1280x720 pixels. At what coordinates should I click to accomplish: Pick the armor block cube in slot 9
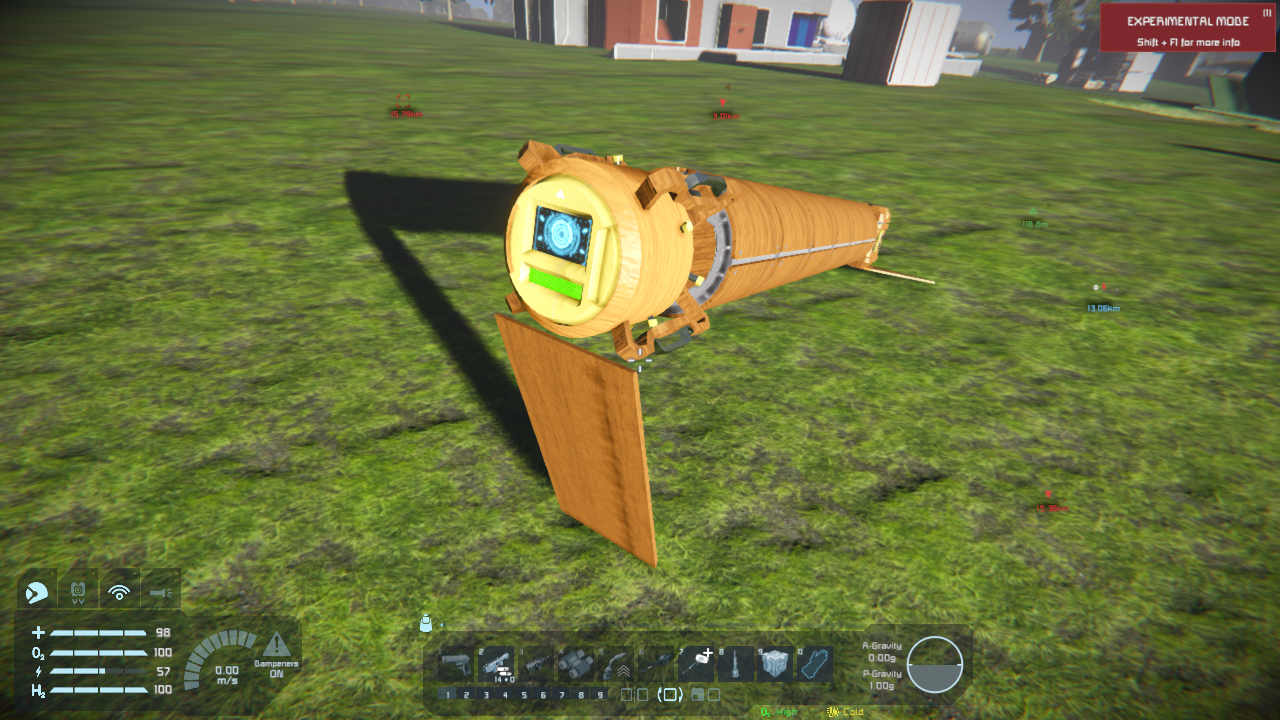pyautogui.click(x=775, y=663)
